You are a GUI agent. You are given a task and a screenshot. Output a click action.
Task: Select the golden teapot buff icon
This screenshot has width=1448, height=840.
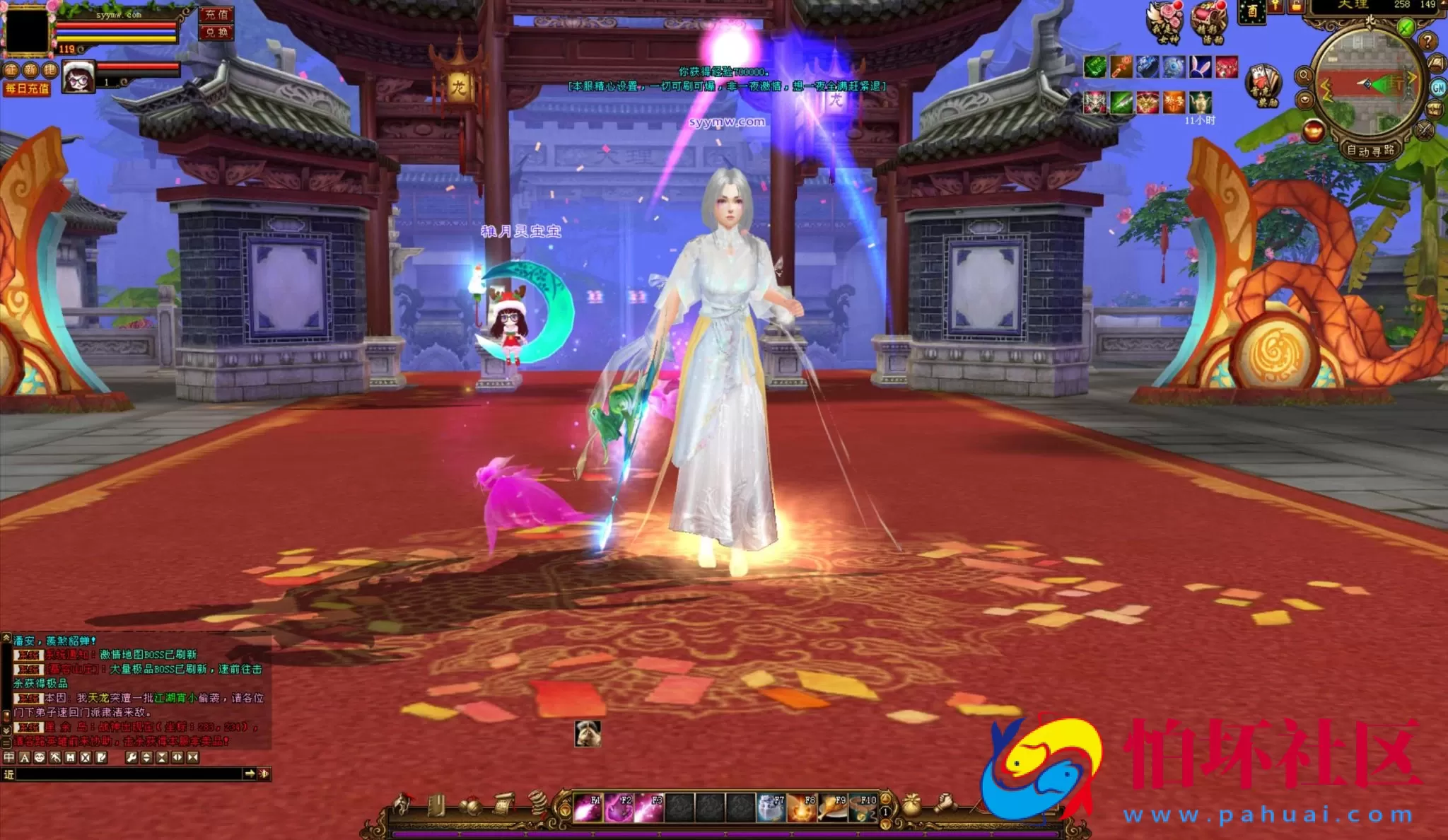[x=1201, y=103]
